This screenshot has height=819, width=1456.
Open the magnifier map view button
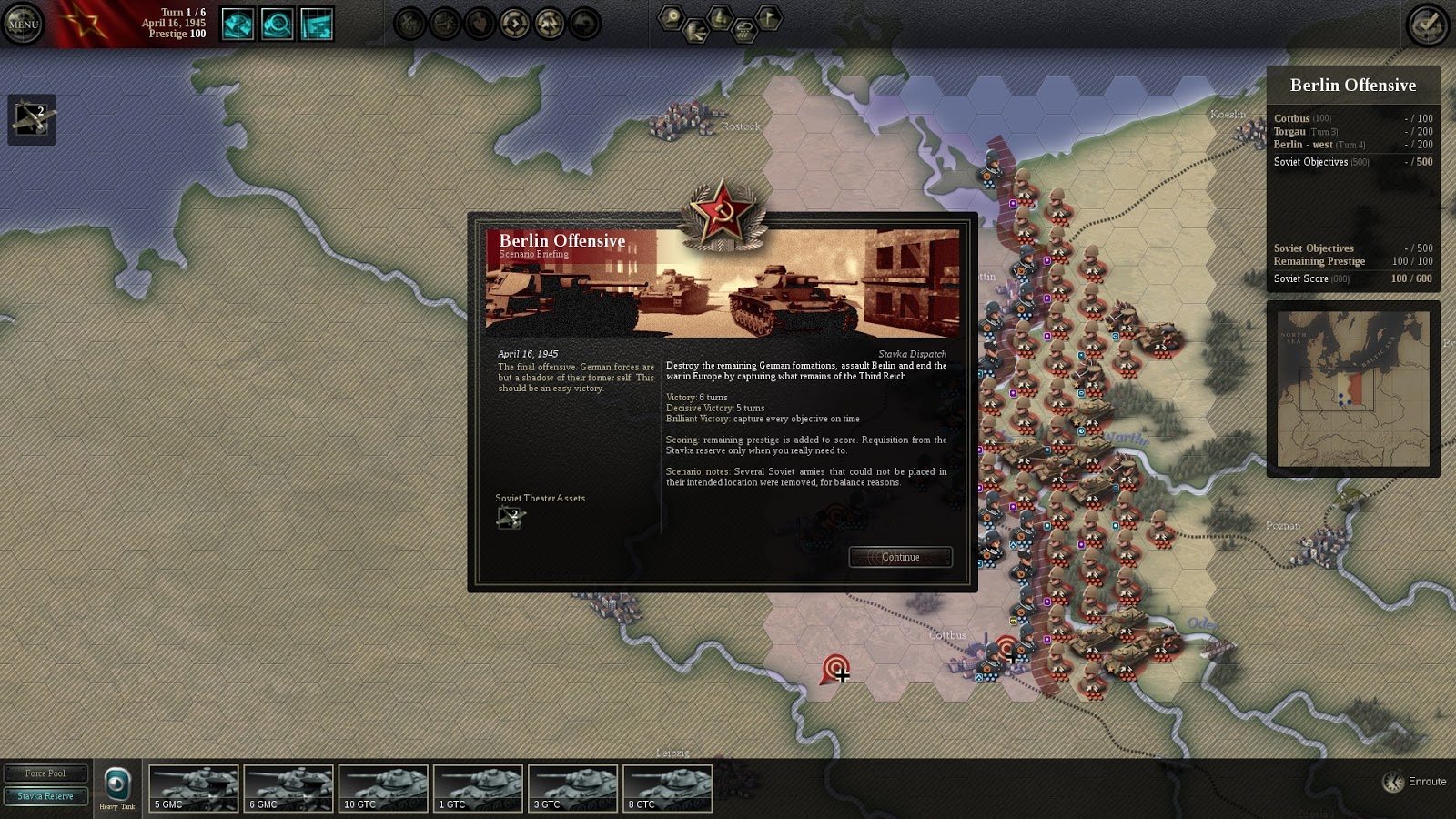(x=277, y=25)
